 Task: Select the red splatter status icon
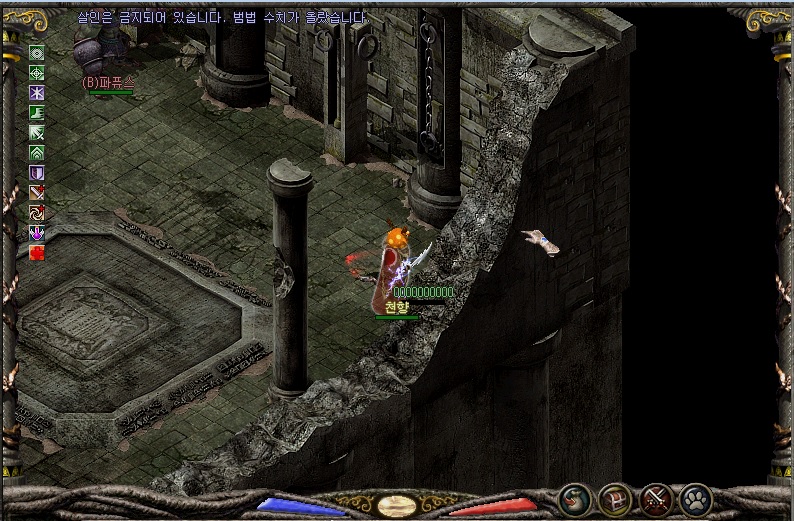[37, 253]
